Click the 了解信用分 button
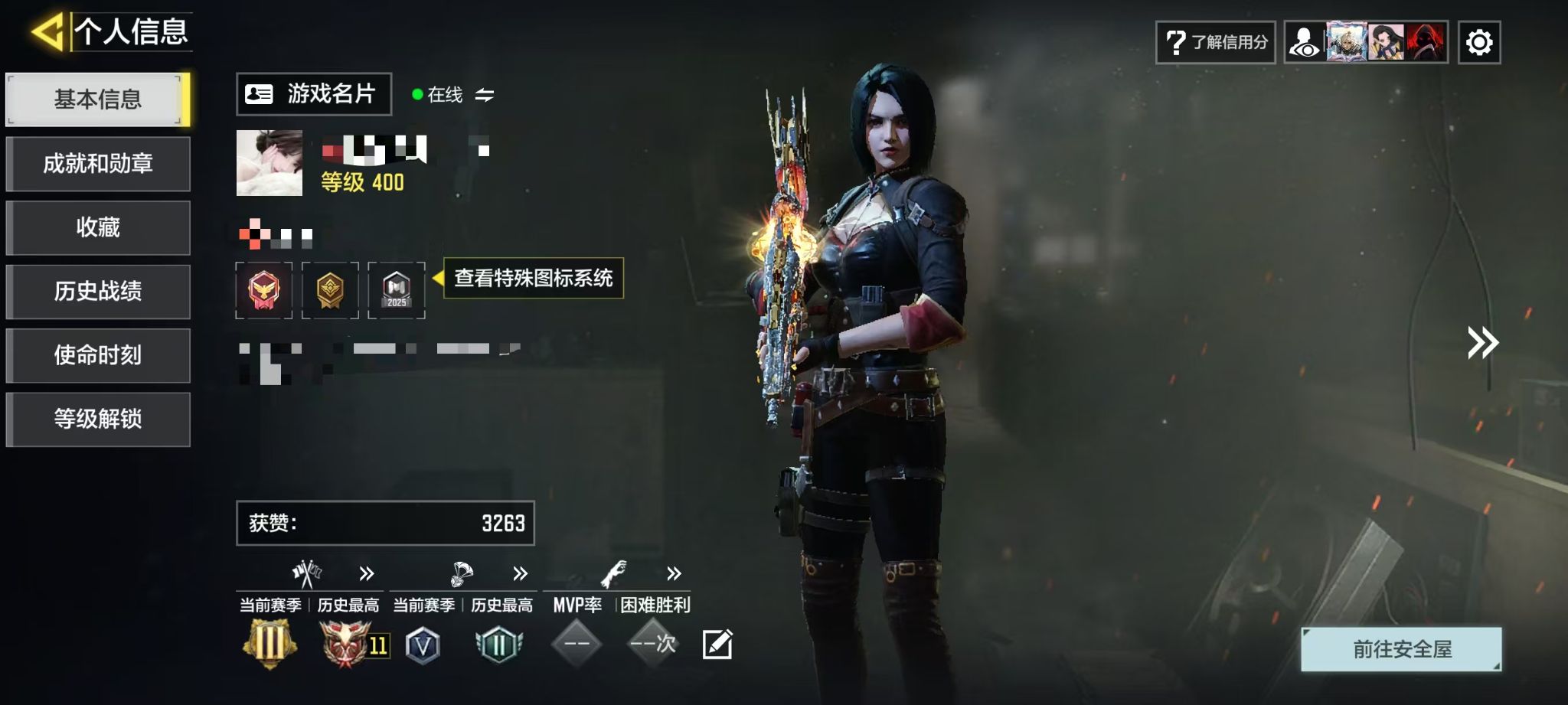Viewport: 1568px width, 705px height. (x=1215, y=42)
